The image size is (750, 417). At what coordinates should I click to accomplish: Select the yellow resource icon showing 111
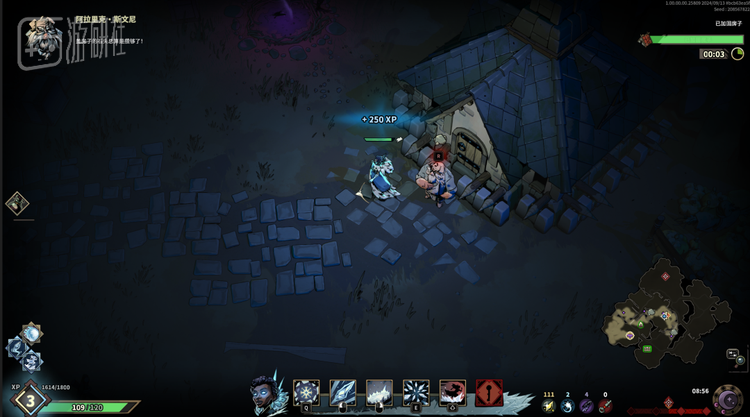coord(548,406)
